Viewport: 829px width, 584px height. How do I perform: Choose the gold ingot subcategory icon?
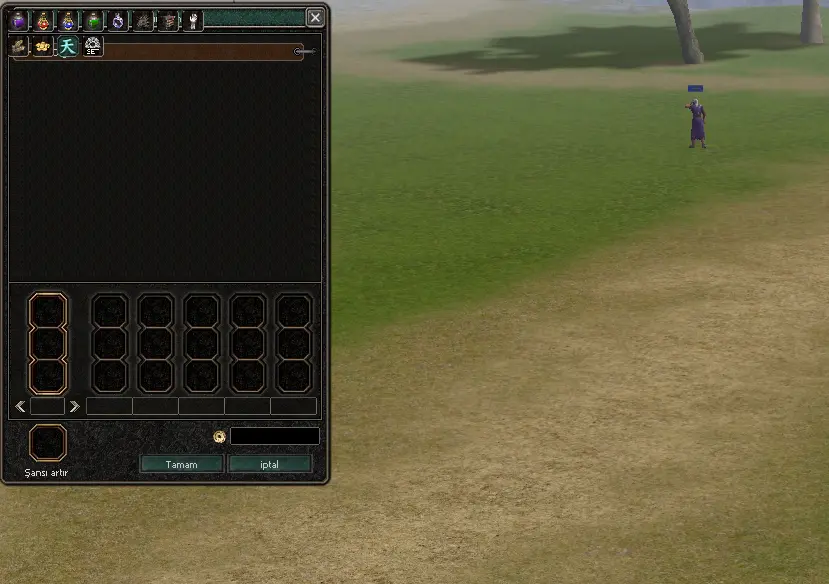coord(43,46)
